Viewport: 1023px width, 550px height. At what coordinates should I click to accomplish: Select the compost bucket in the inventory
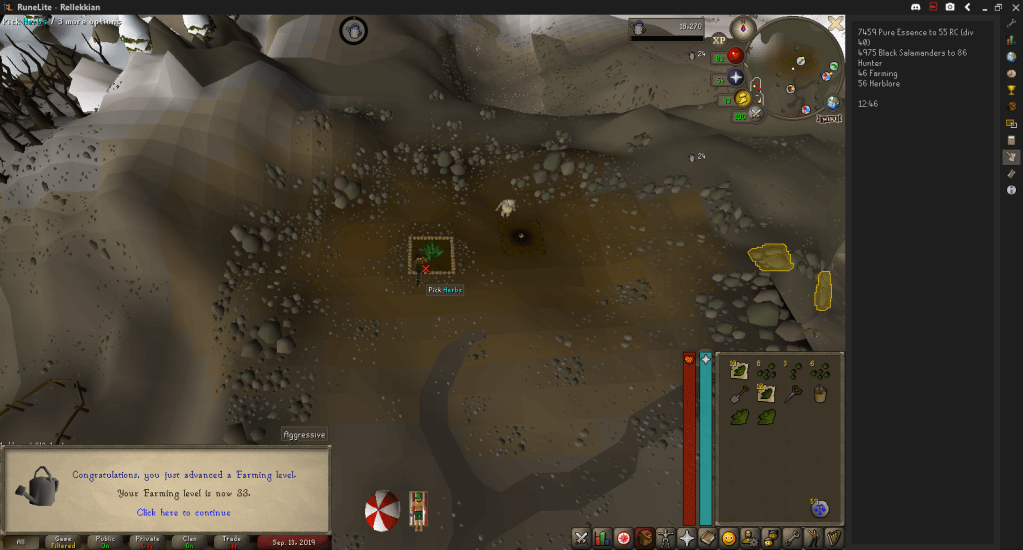click(821, 395)
